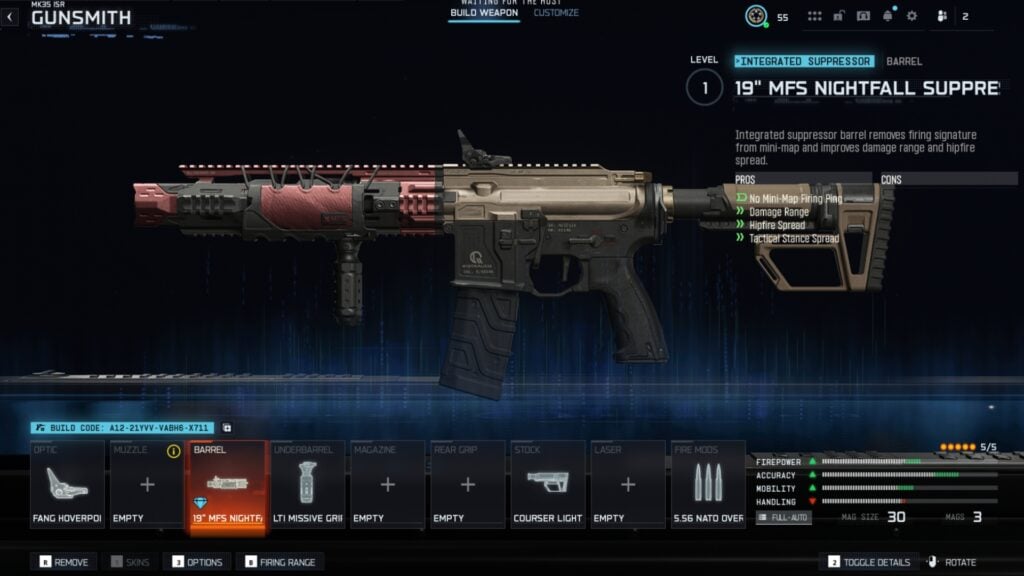Open the Underbarrel slot with LTI Missive Grip
1024x576 pixels.
(x=307, y=485)
